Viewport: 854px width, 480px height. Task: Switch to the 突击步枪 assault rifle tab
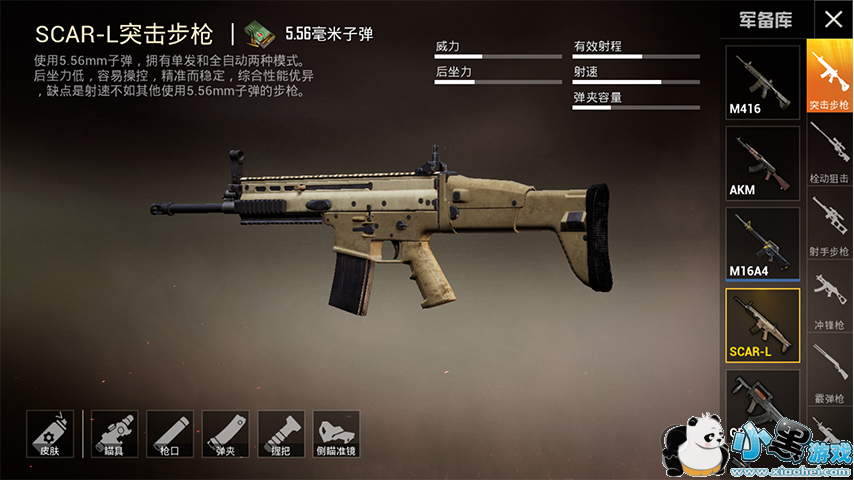pos(829,76)
